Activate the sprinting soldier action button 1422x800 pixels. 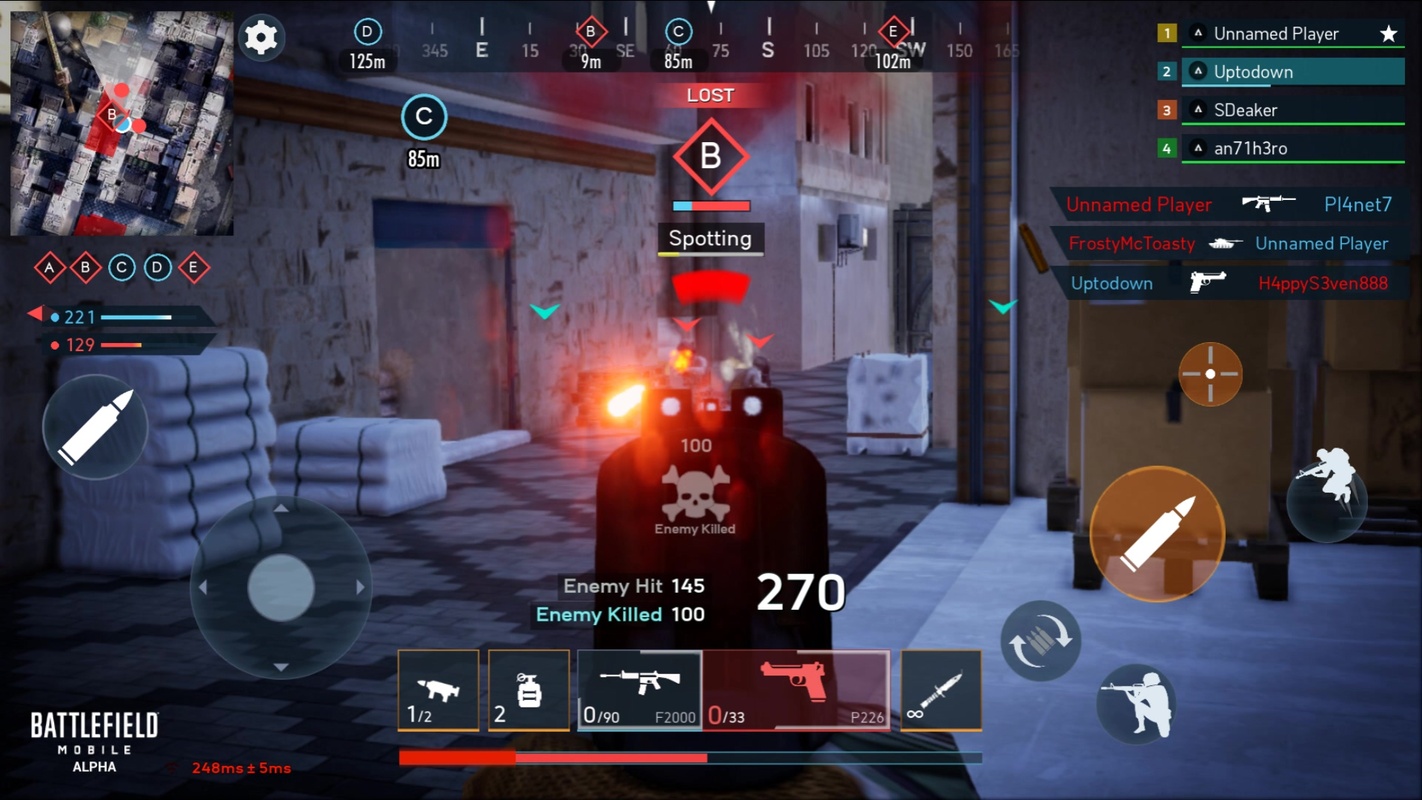[1326, 495]
